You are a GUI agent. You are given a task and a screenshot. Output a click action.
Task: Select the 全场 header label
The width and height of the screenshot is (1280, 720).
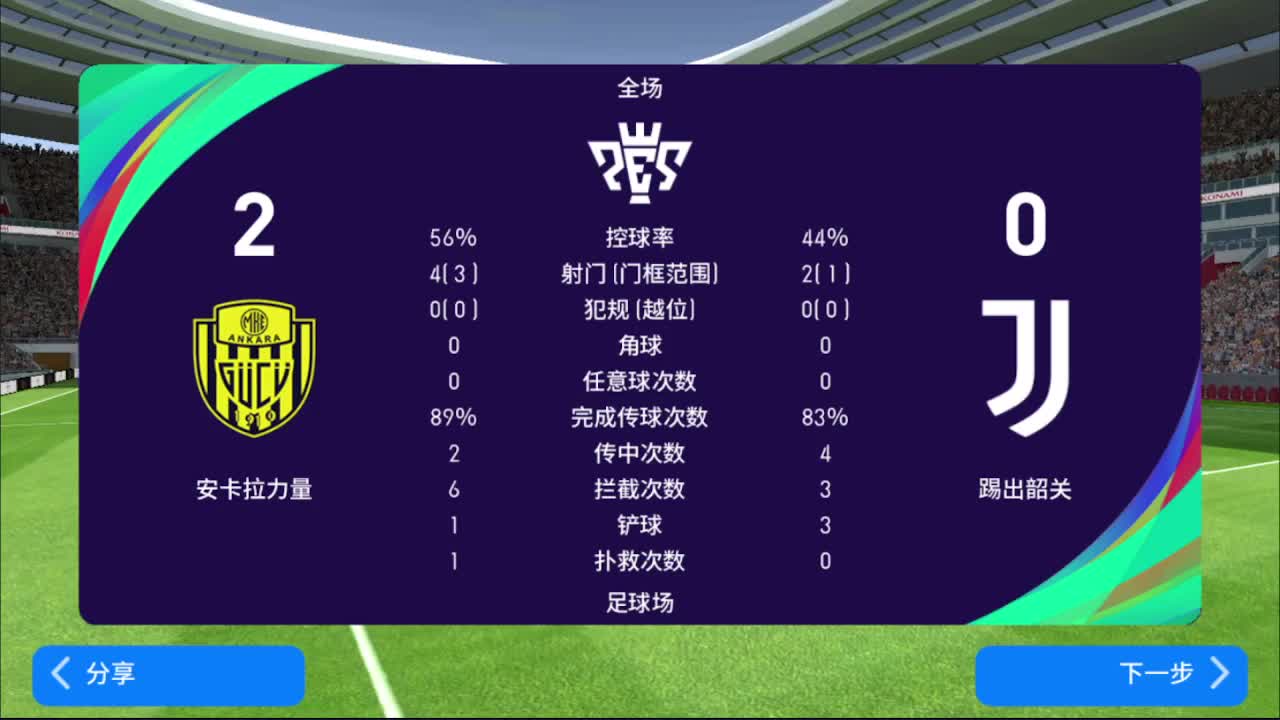pyautogui.click(x=640, y=89)
